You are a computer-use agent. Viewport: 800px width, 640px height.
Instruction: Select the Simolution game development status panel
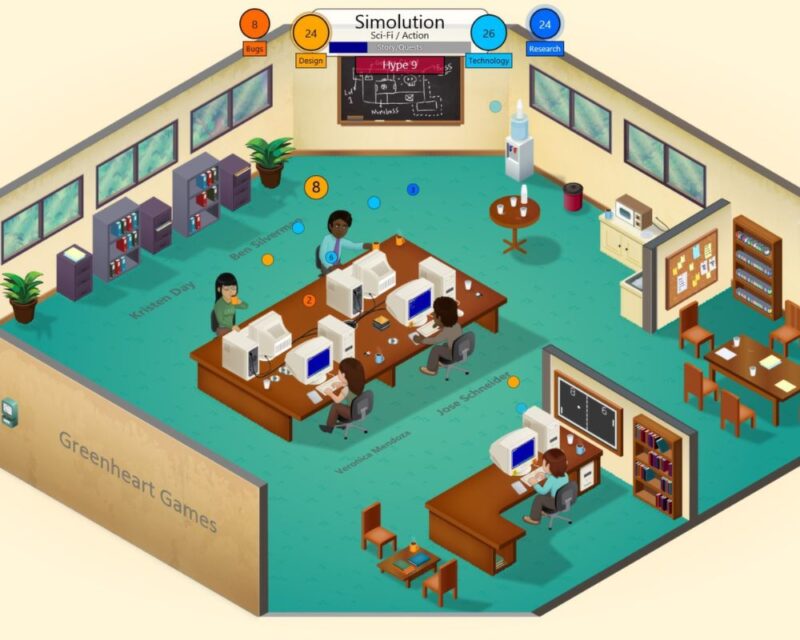pos(400,30)
